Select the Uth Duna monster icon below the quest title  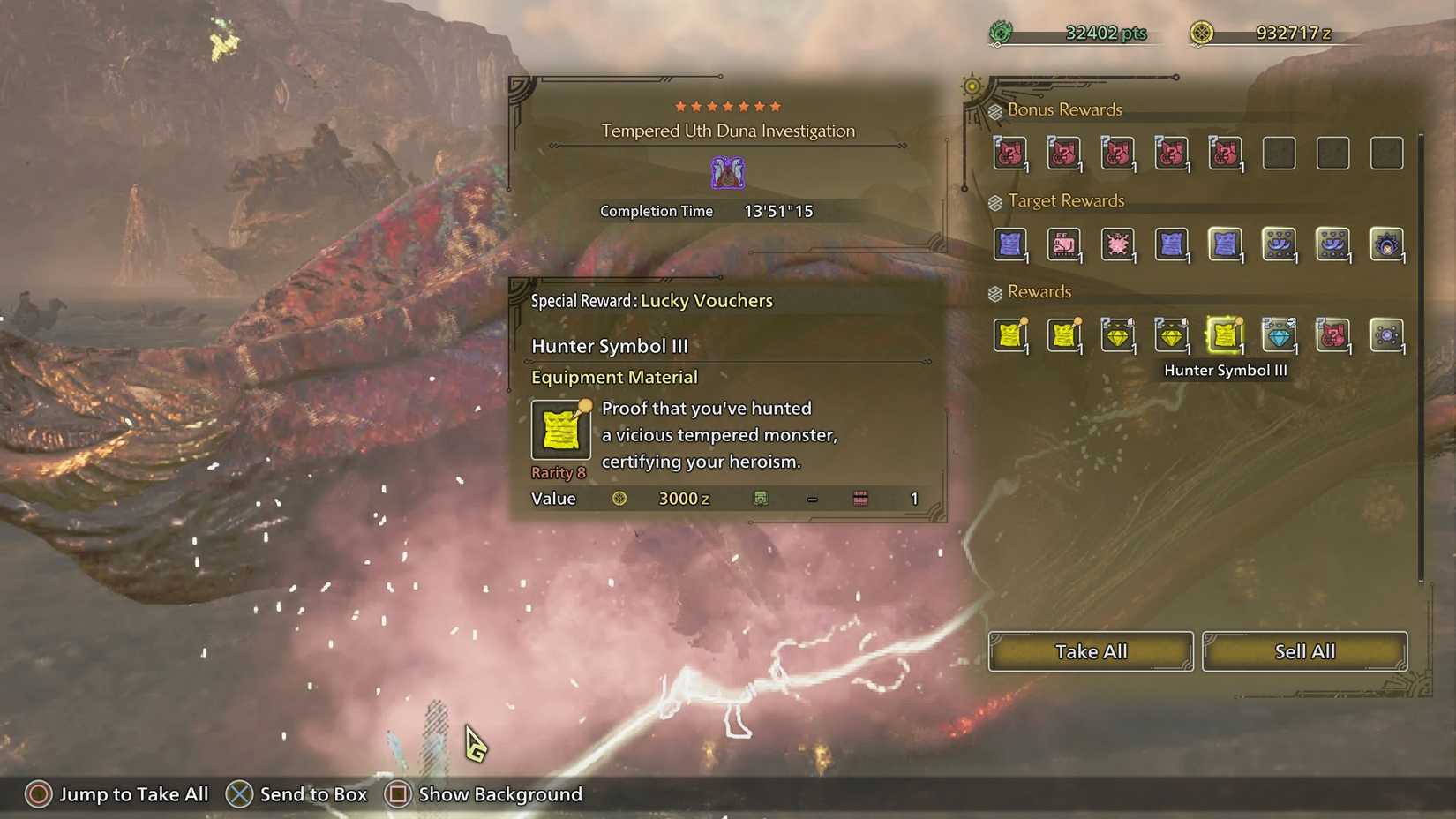(x=728, y=172)
